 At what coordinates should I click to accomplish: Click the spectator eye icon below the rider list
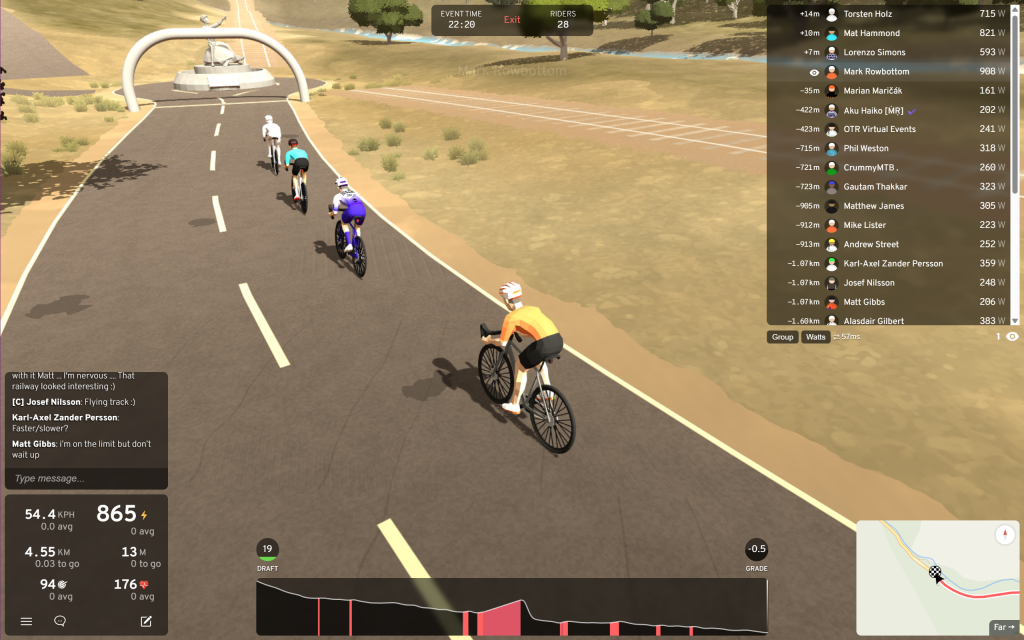[1012, 337]
